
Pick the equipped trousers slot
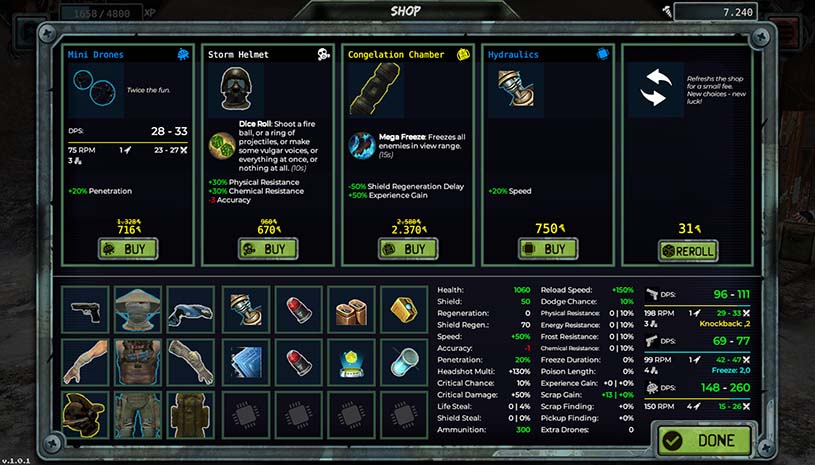pos(138,414)
